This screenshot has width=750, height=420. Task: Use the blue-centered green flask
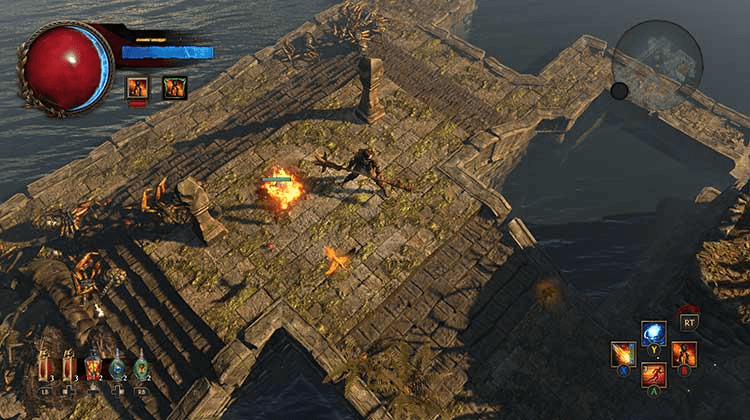117,367
